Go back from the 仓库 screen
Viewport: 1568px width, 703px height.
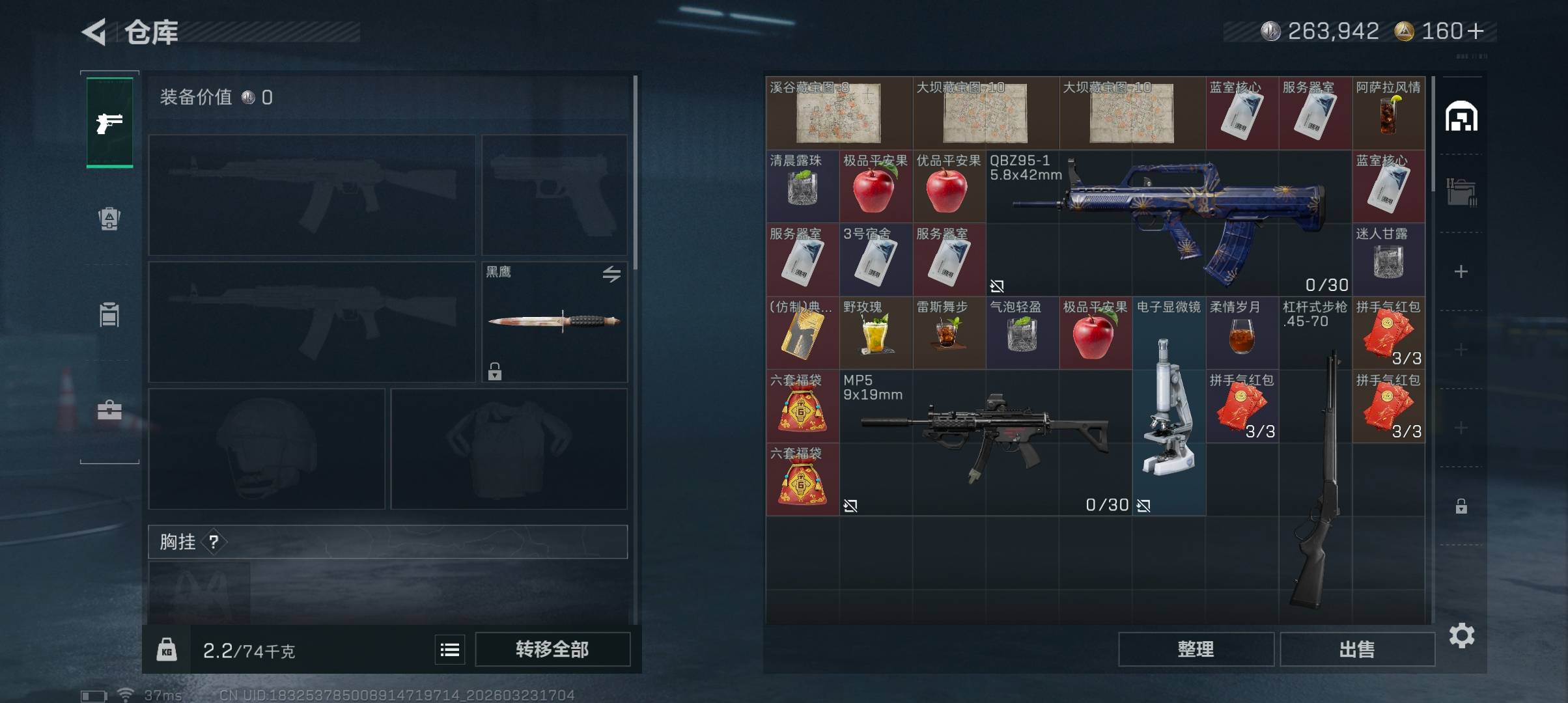(x=95, y=32)
